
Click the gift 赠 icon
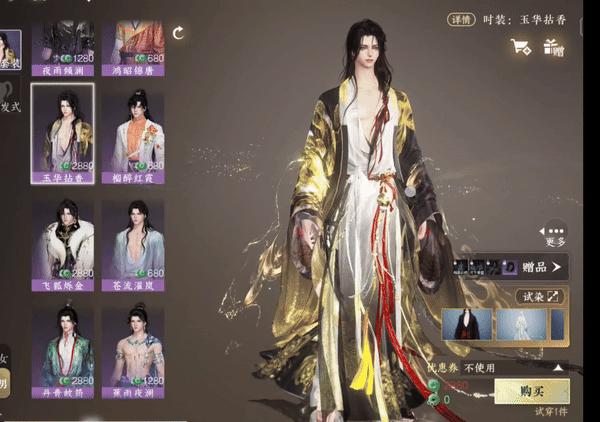(x=552, y=46)
